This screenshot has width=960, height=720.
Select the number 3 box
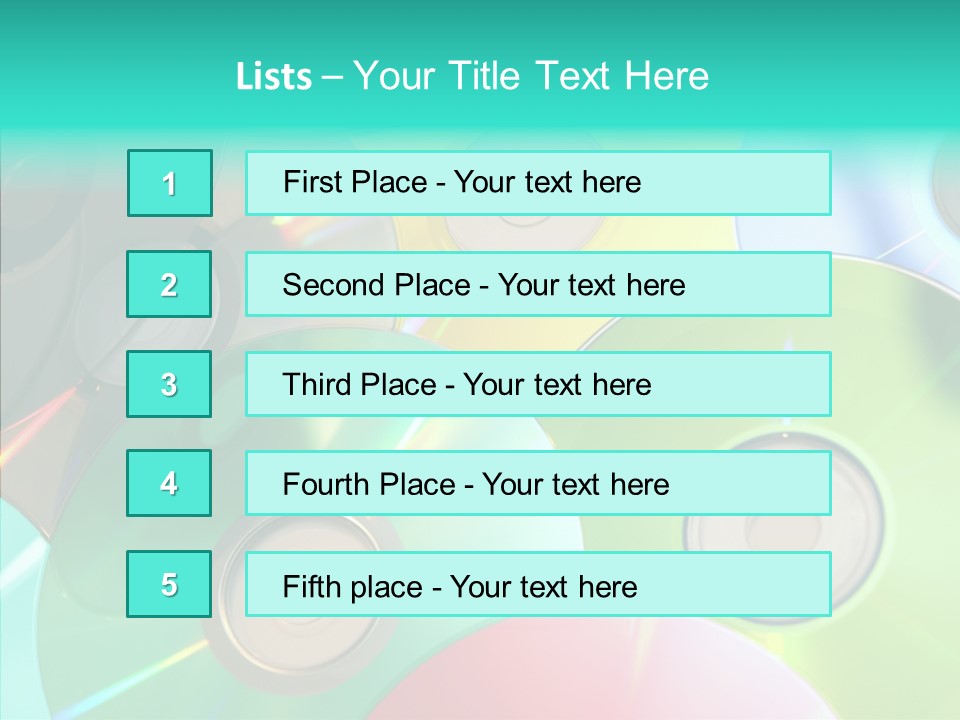[x=169, y=384]
